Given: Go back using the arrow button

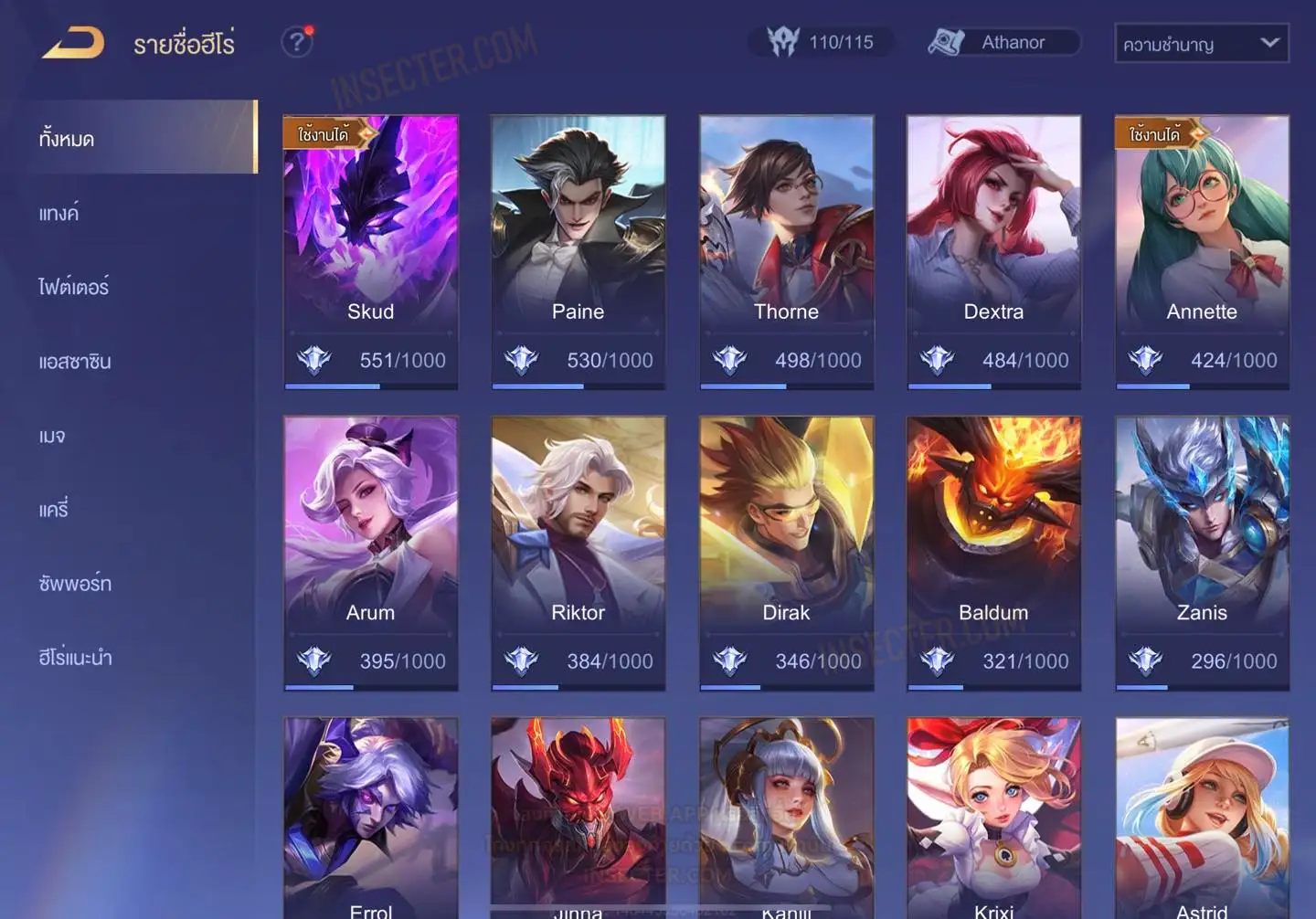Looking at the screenshot, I should tap(73, 42).
